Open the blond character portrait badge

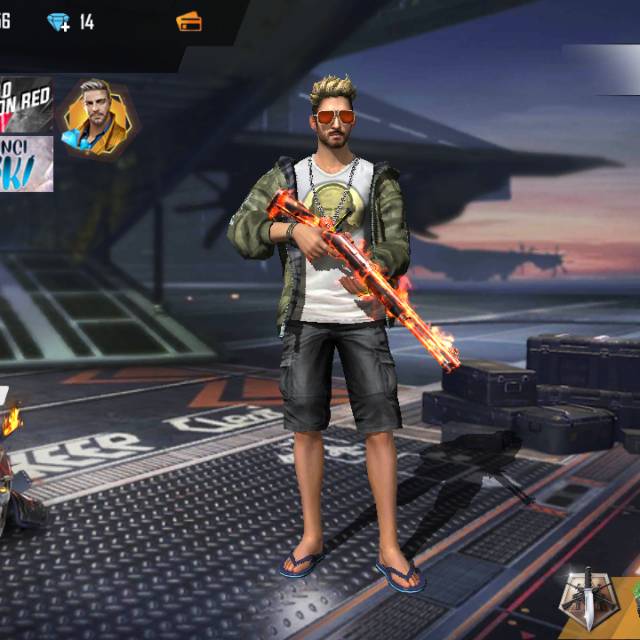pos(97,118)
